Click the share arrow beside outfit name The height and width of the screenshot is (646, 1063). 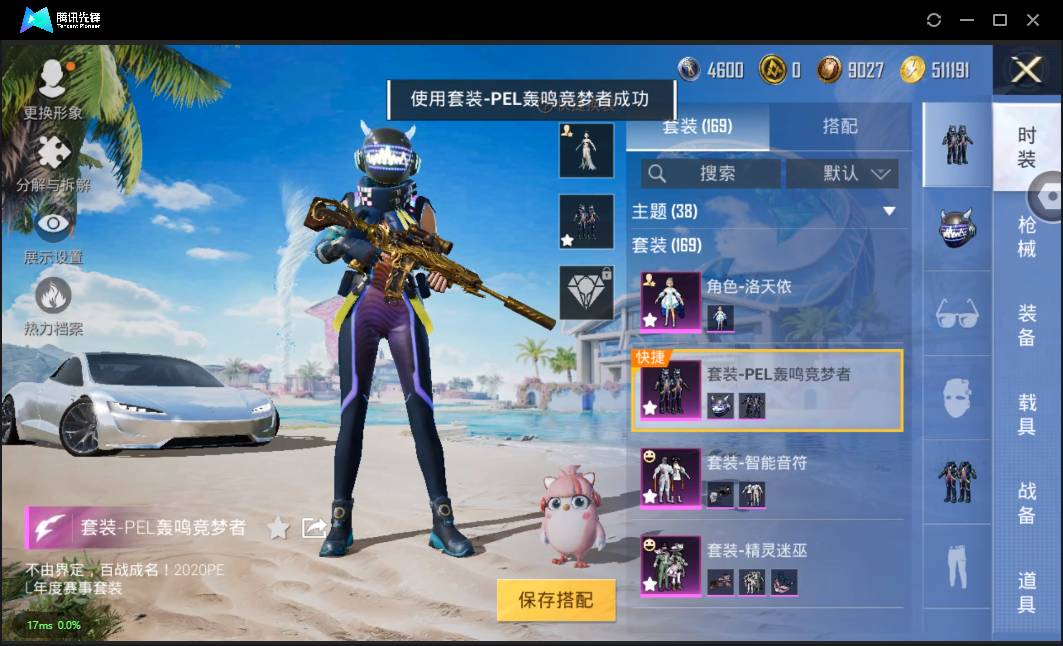click(x=314, y=527)
